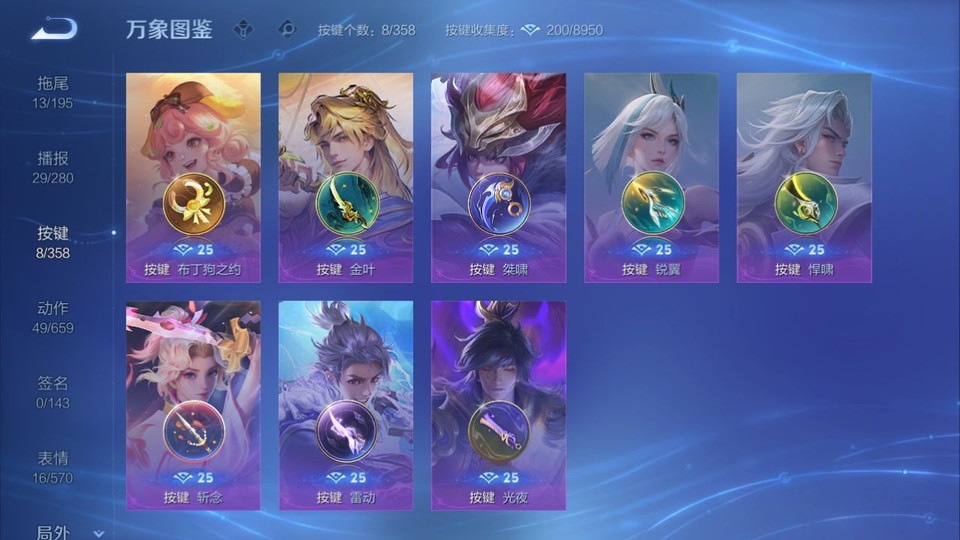
Task: View the 锐翼 button skin card
Action: pyautogui.click(x=651, y=177)
